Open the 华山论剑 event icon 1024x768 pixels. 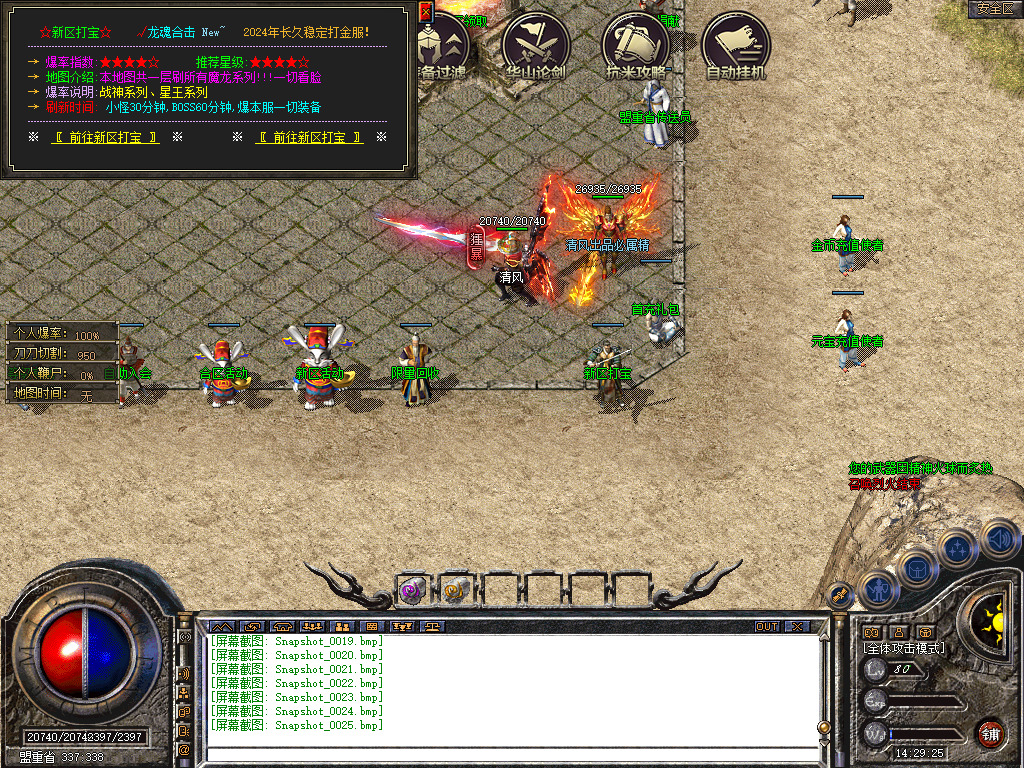(536, 45)
